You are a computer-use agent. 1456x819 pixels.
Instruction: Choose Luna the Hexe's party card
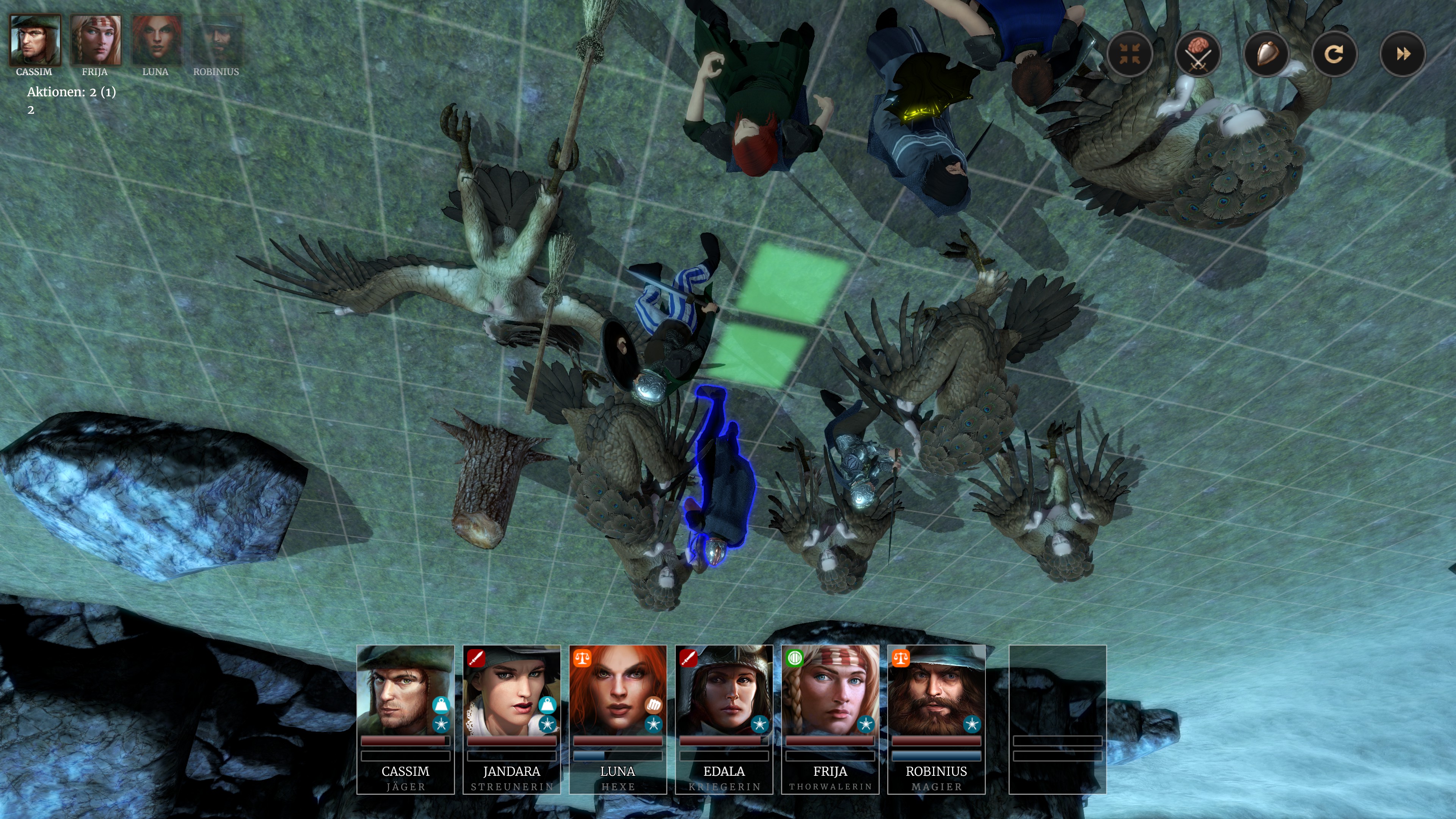coord(618,719)
